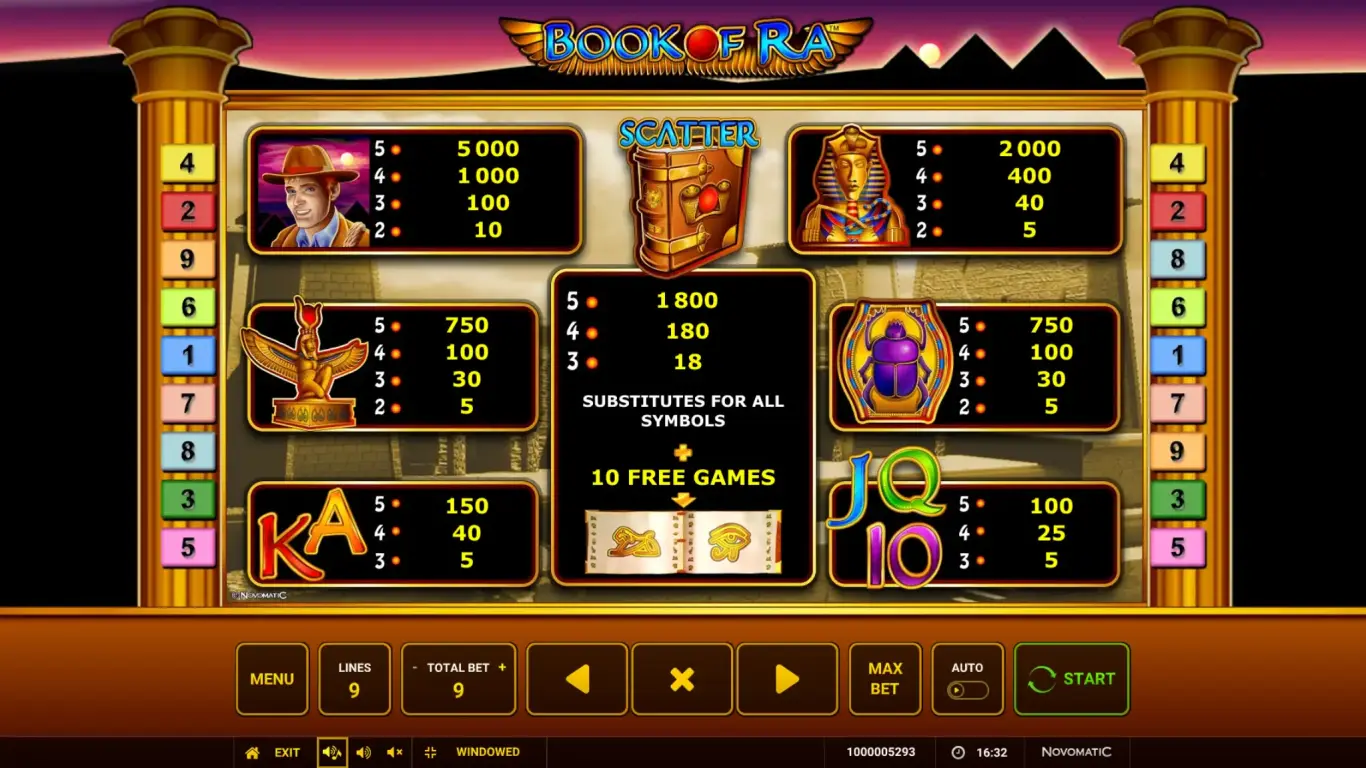Click the EXIT button
1366x768 pixels.
(x=287, y=752)
